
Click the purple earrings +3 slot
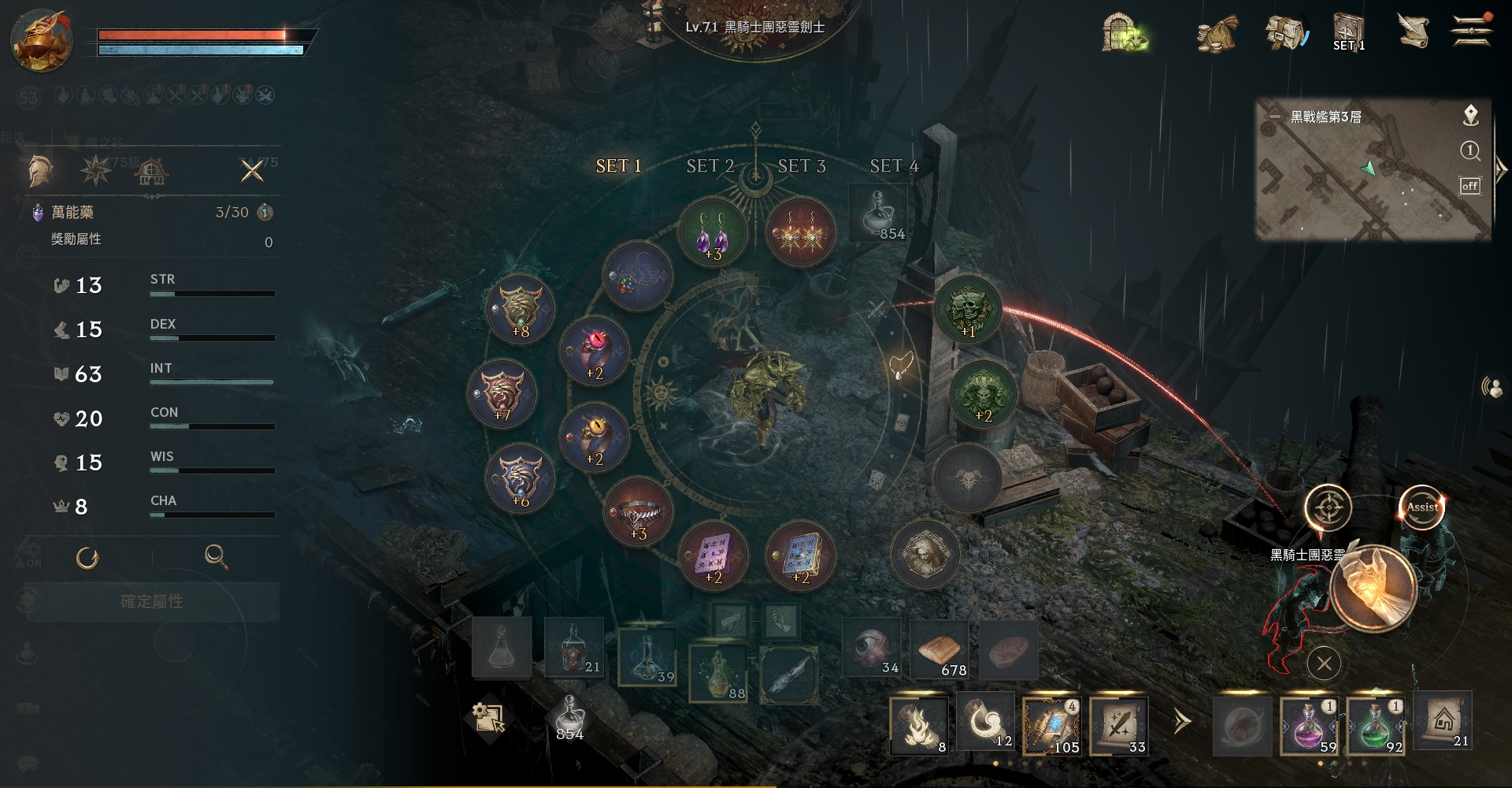[x=713, y=232]
